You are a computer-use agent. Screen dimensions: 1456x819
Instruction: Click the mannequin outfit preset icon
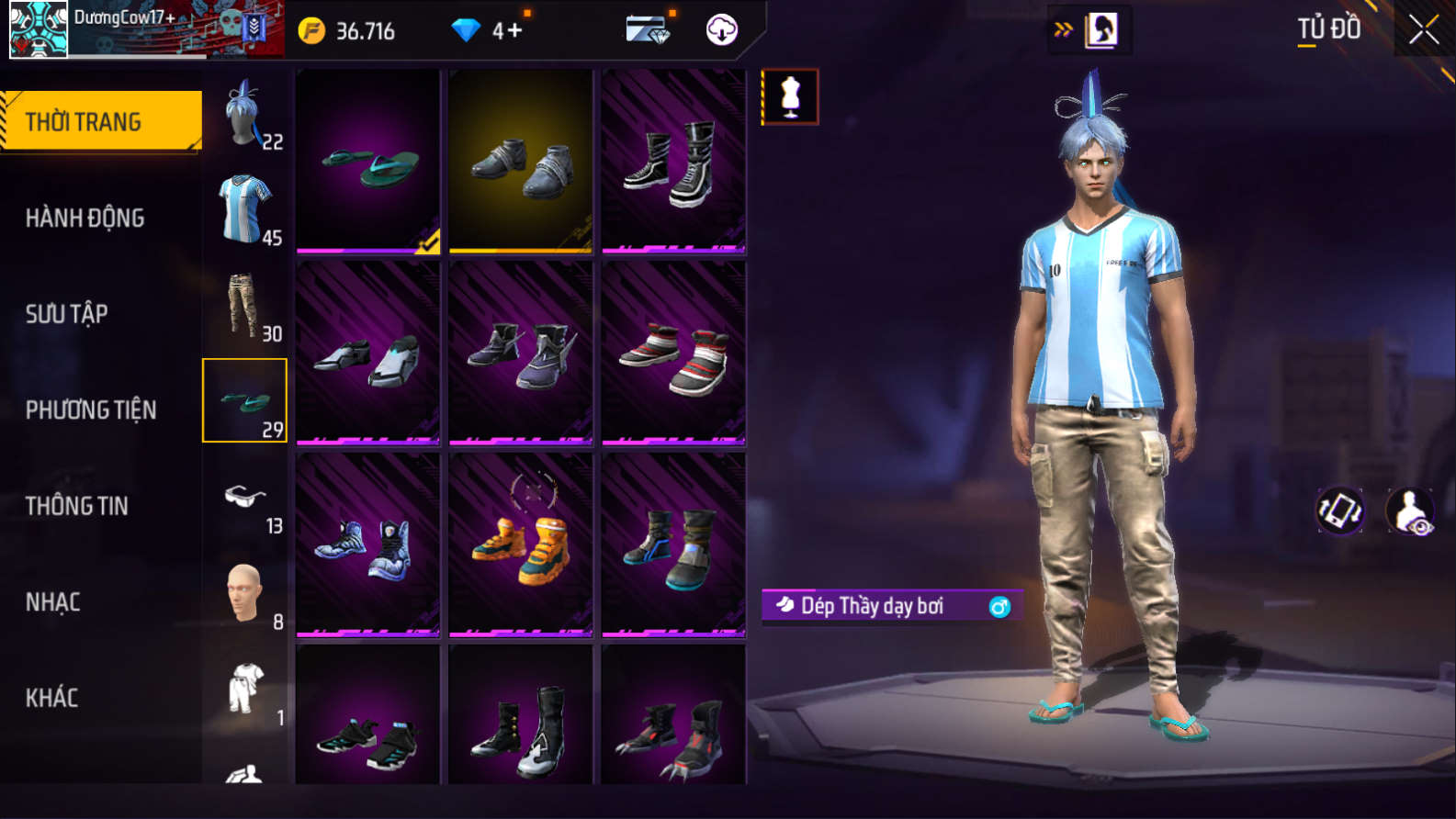click(790, 97)
